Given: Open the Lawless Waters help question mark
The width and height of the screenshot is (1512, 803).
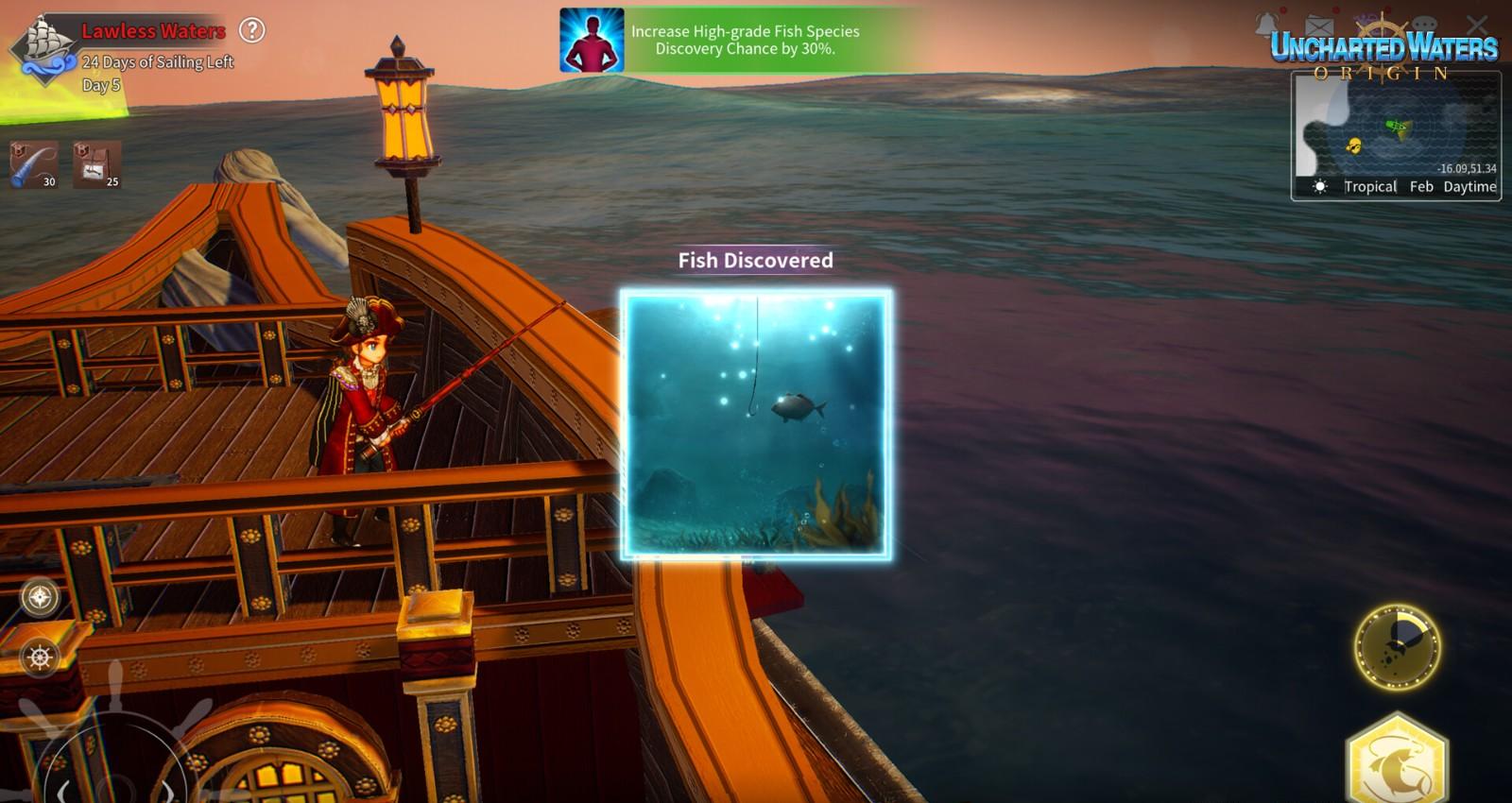Looking at the screenshot, I should (251, 30).
